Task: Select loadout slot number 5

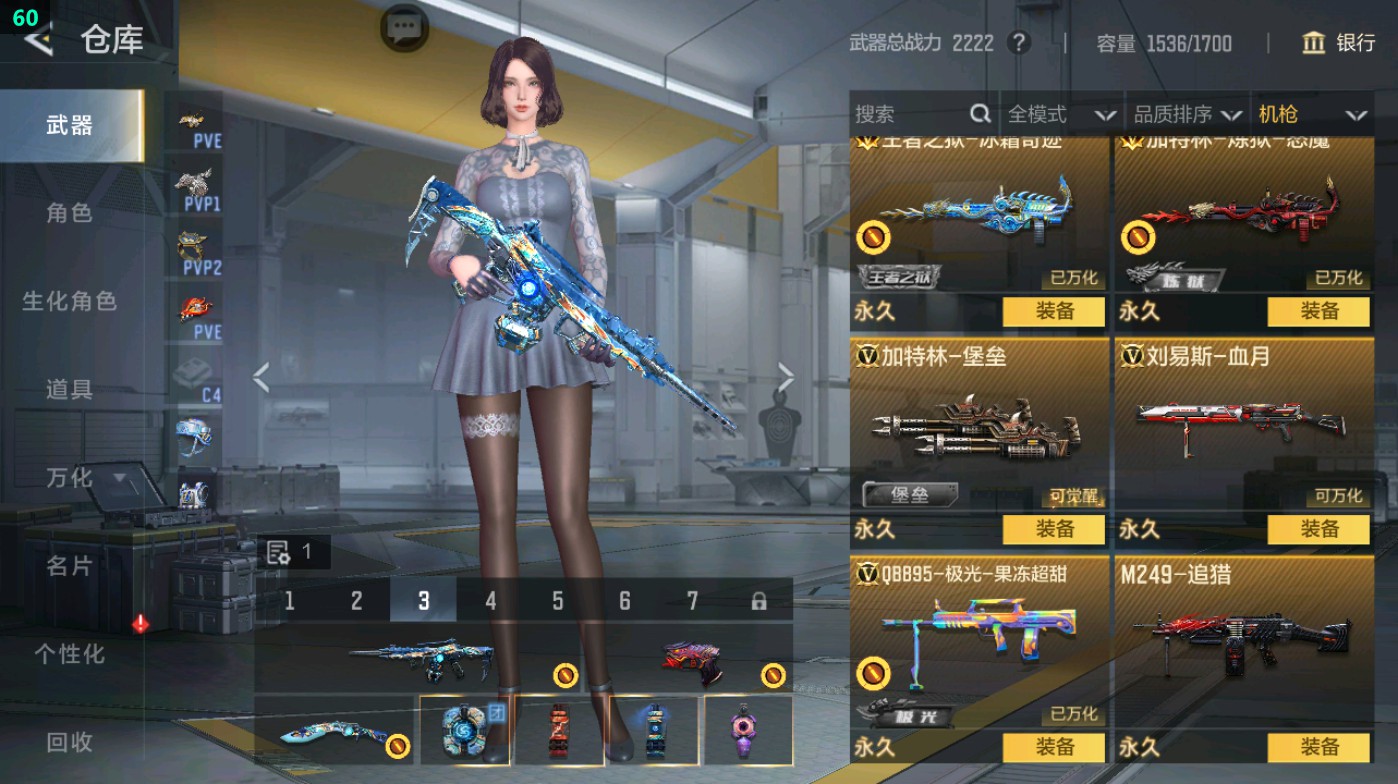Action: click(557, 601)
